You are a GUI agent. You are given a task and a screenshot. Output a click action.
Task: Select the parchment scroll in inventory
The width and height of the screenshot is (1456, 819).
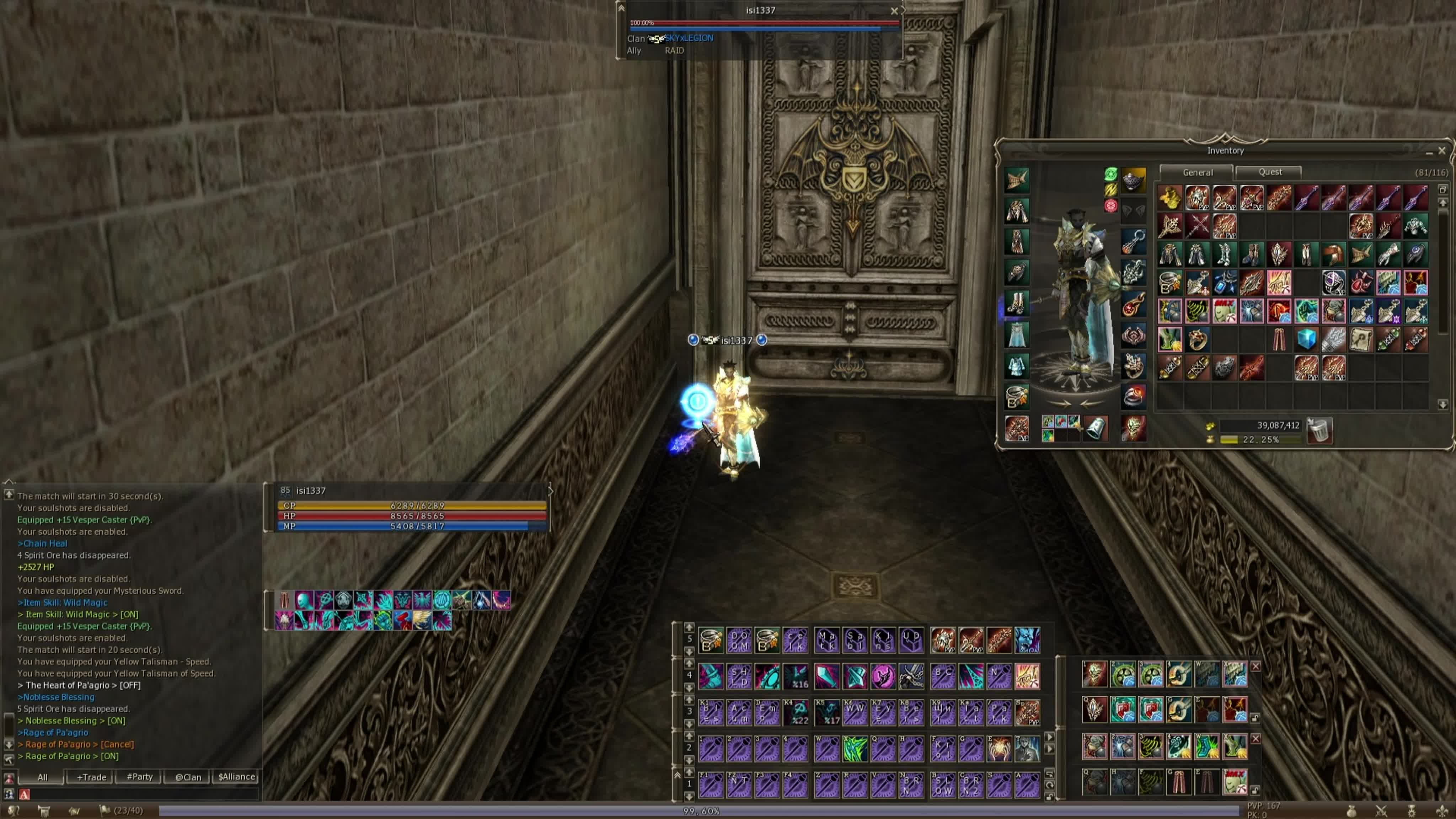[1361, 339]
